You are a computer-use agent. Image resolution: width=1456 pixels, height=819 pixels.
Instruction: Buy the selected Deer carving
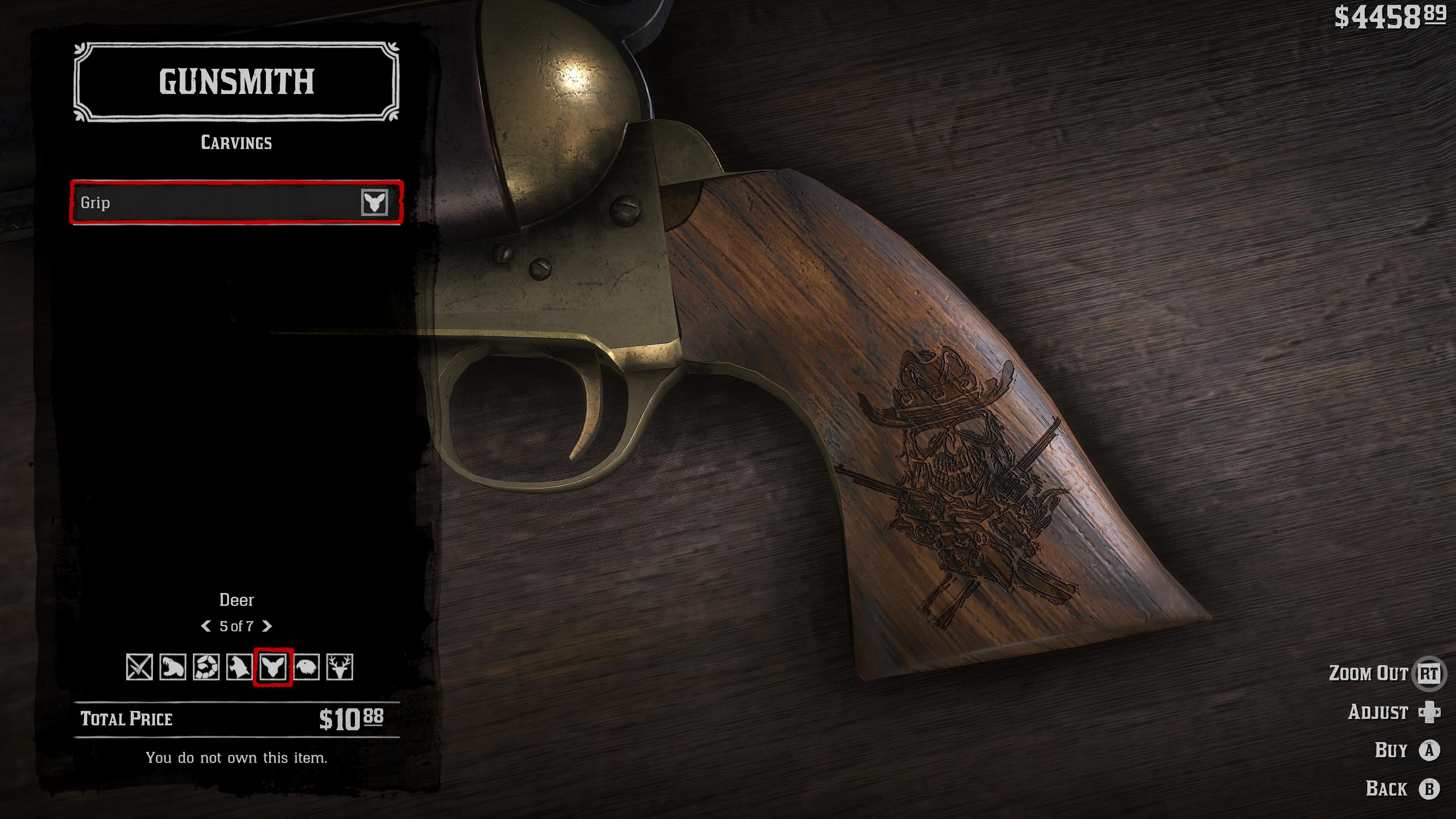click(x=1429, y=751)
